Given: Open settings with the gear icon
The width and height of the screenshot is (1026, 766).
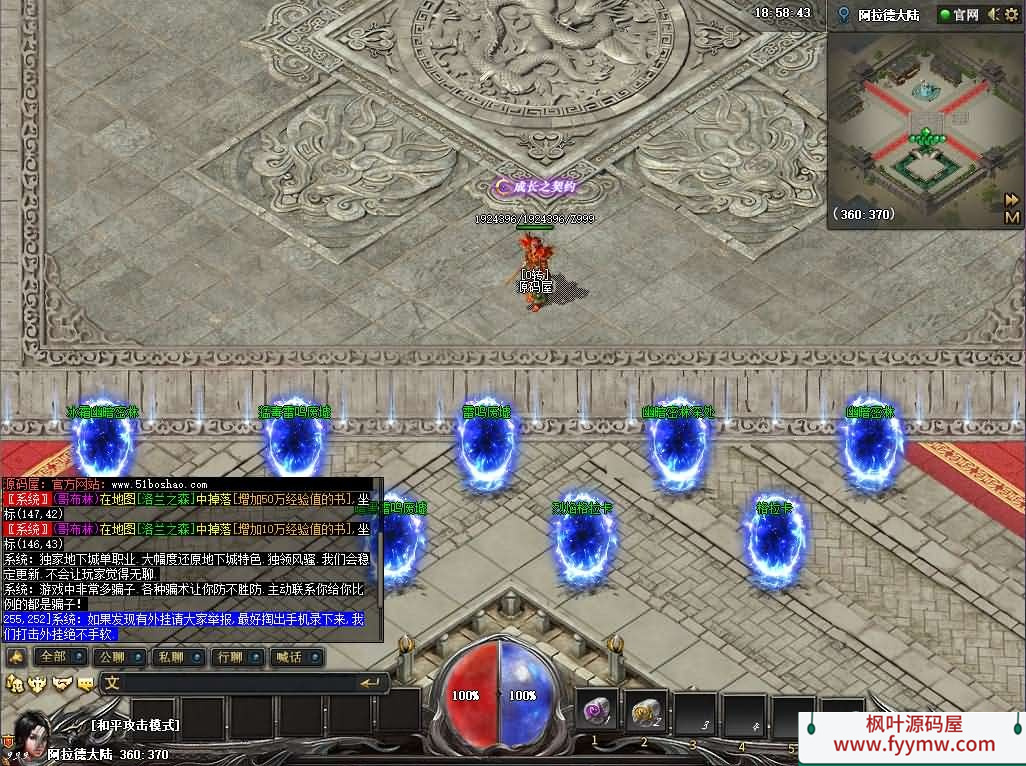Looking at the screenshot, I should coord(1012,15).
